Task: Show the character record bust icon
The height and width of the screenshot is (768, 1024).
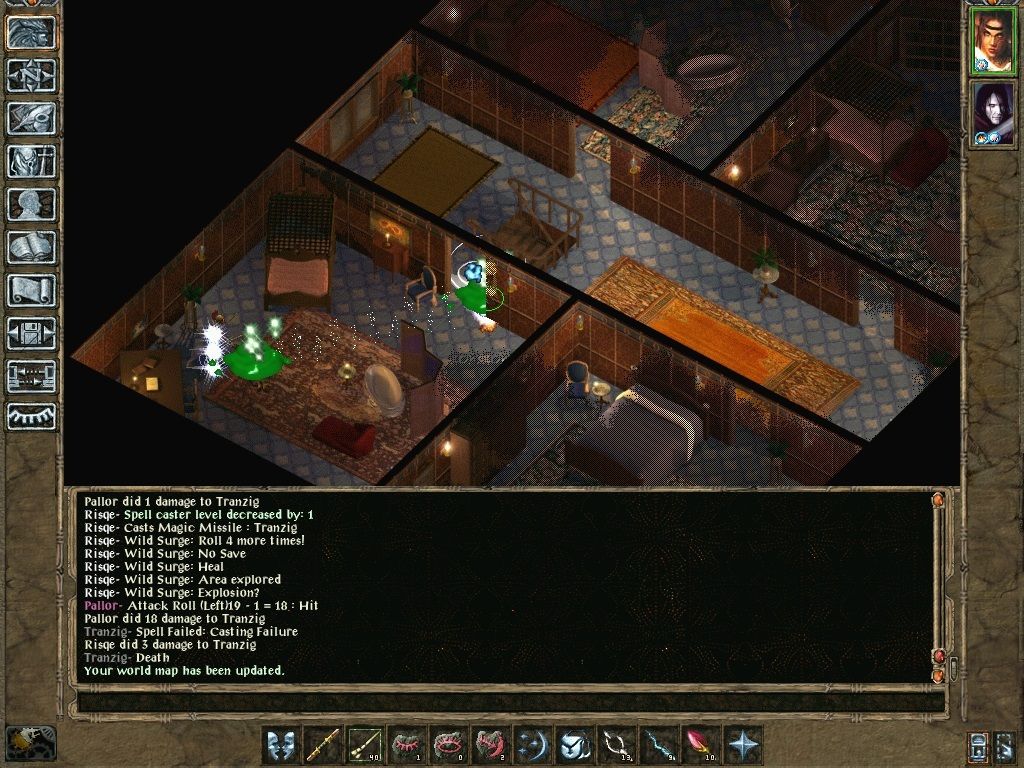Action: point(31,204)
